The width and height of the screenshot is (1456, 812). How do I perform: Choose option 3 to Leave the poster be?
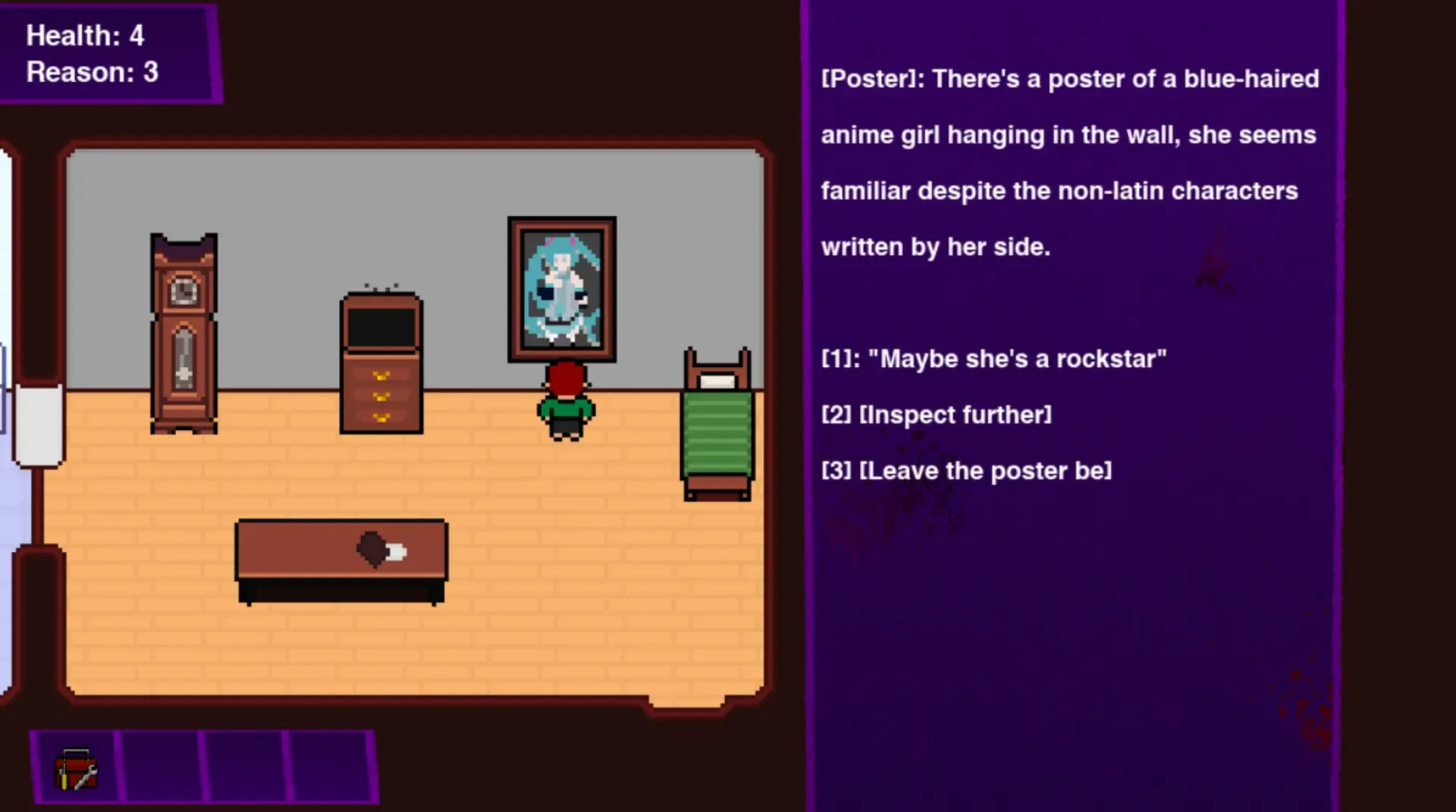coord(965,470)
